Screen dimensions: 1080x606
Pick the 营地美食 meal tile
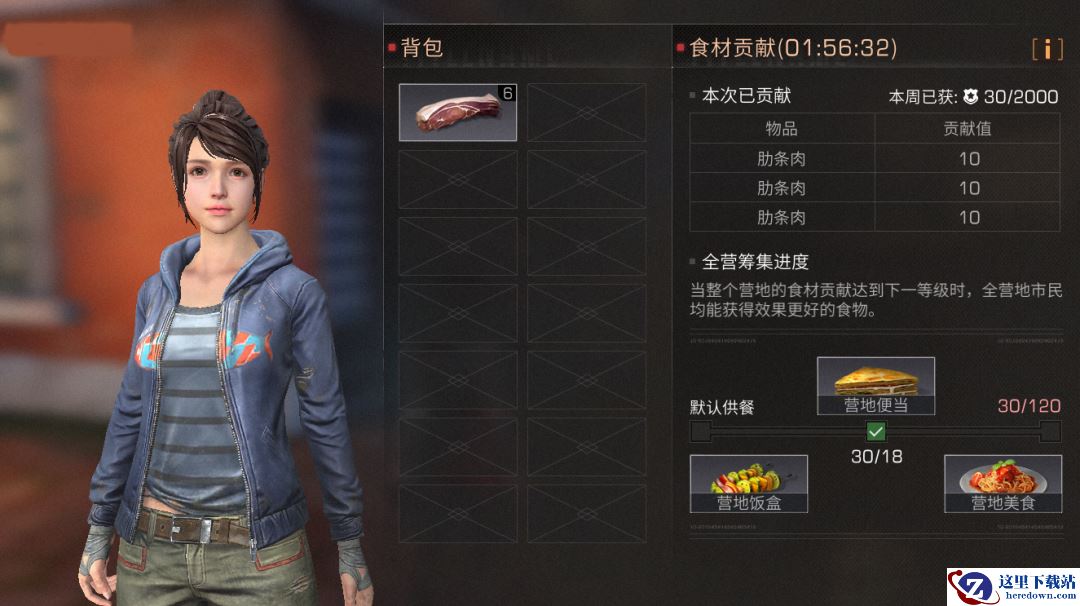tap(1003, 483)
